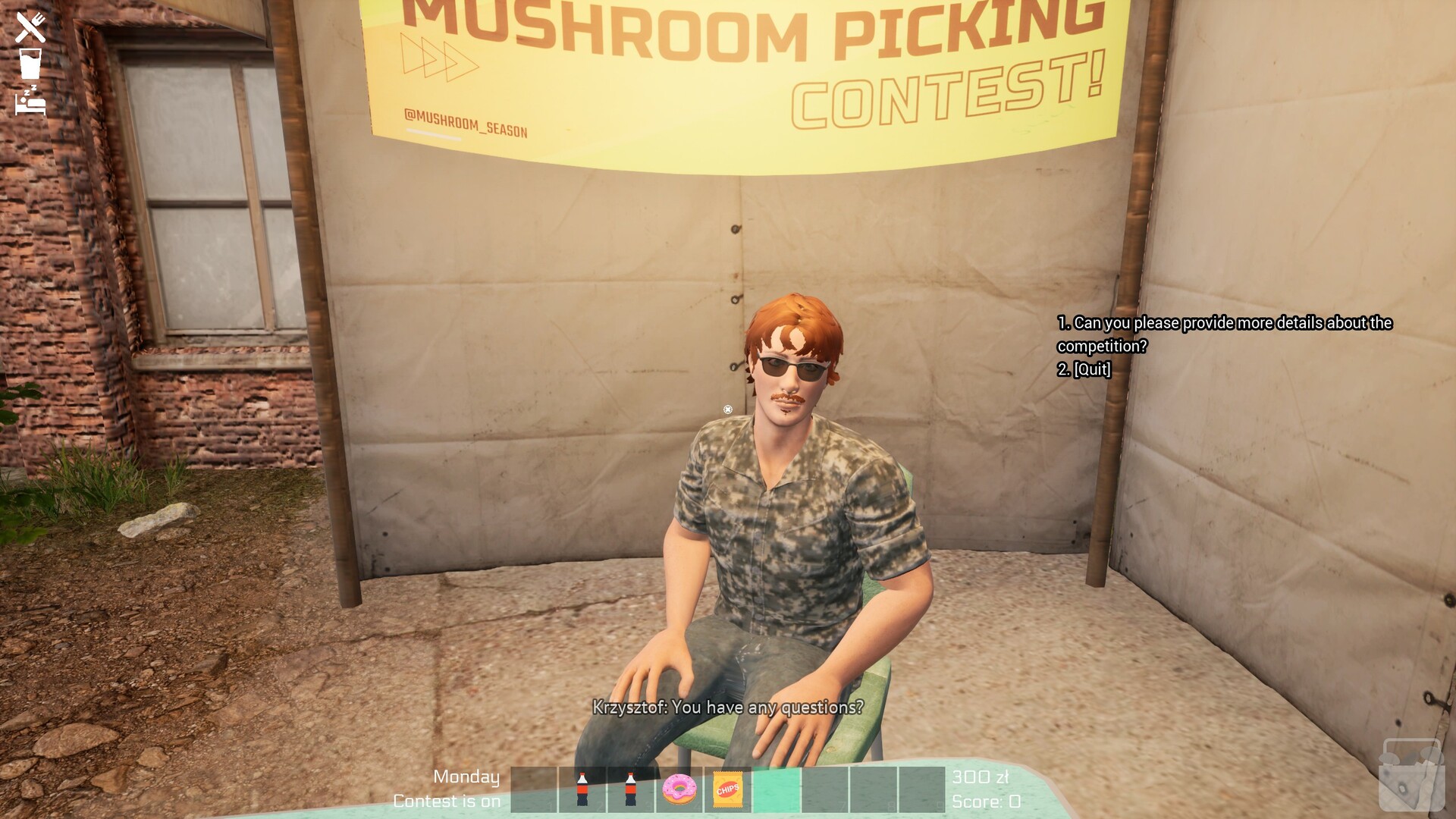Click the 300 zł money counter

(x=979, y=777)
